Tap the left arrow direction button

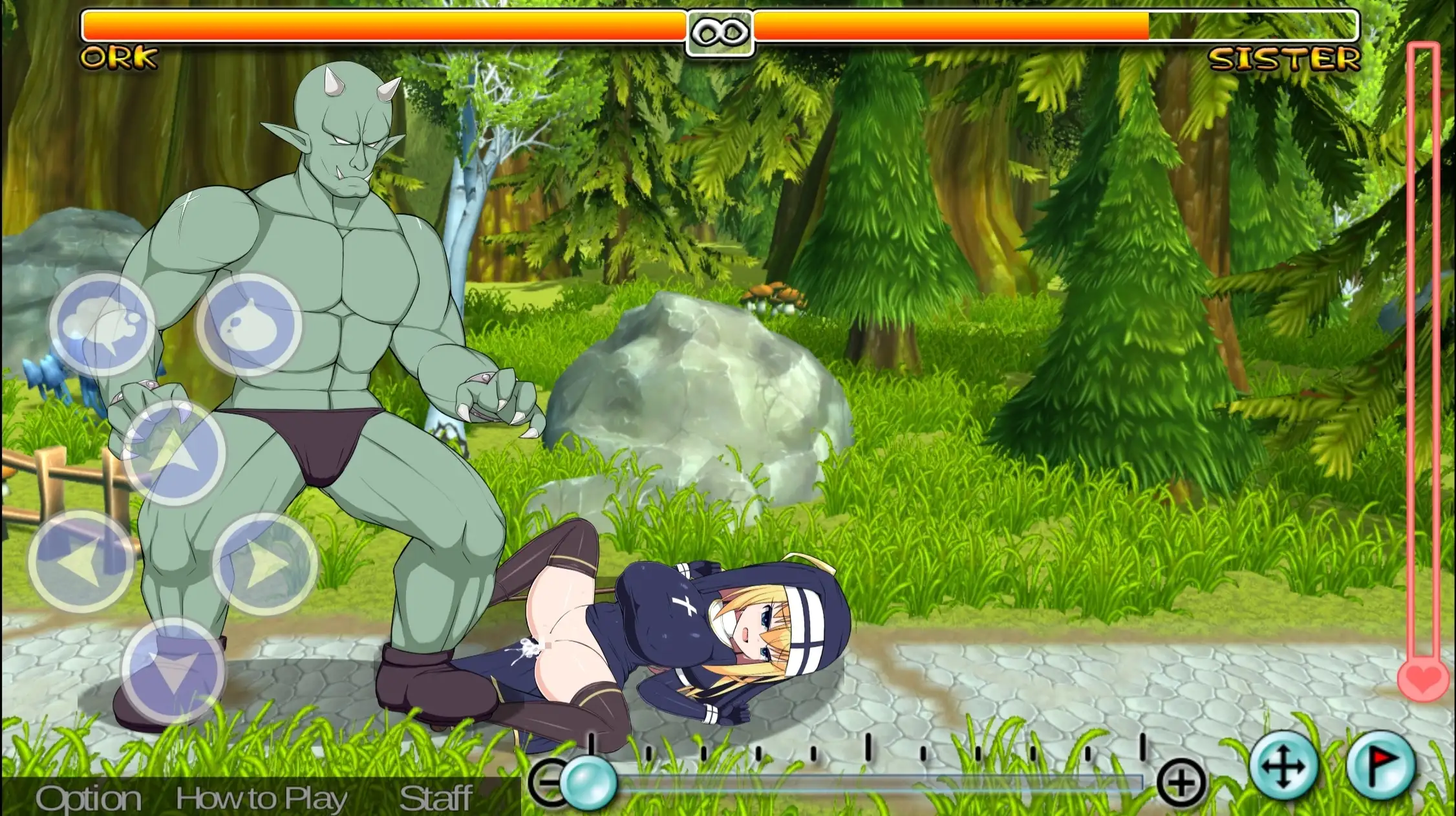click(81, 562)
